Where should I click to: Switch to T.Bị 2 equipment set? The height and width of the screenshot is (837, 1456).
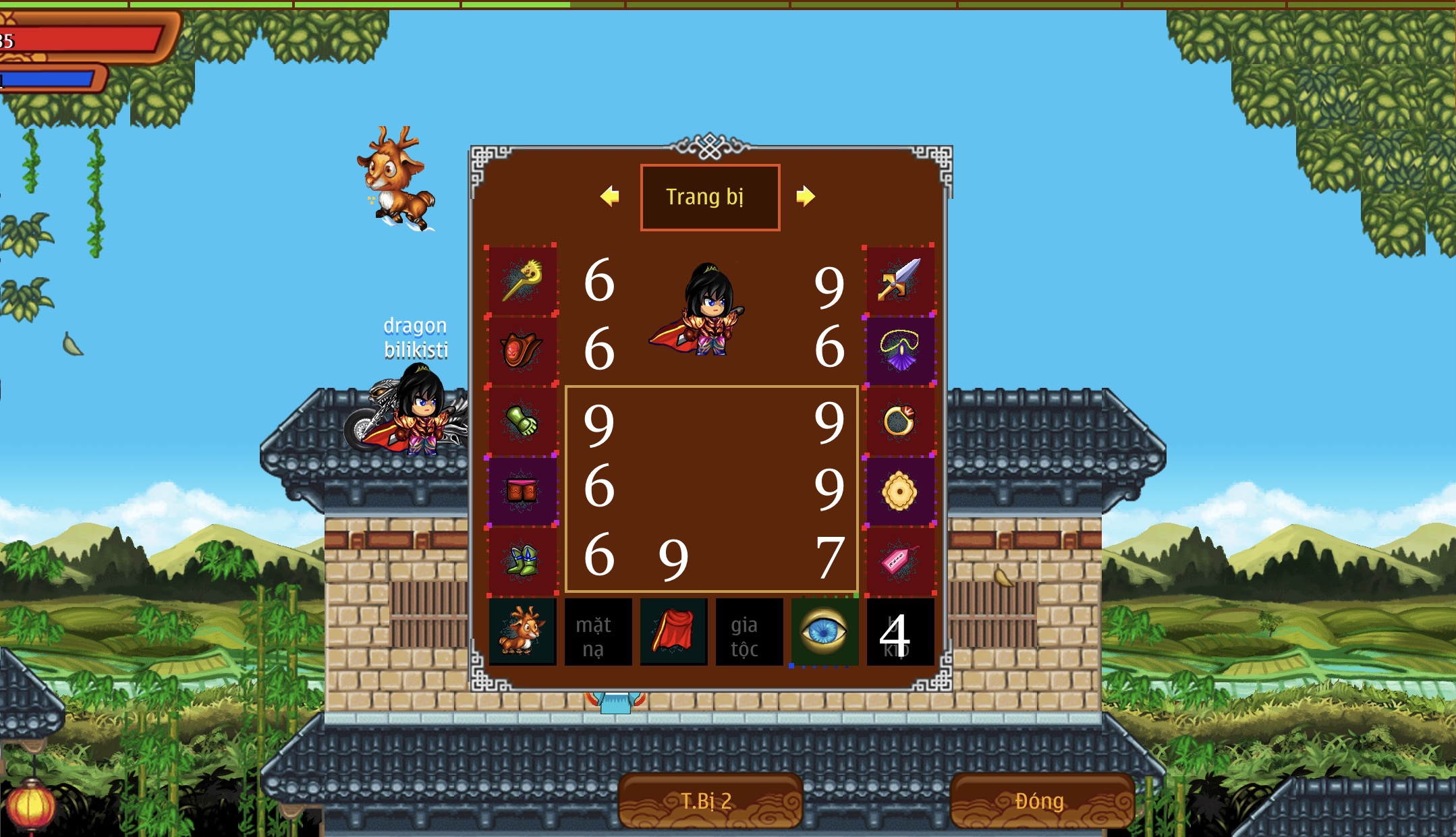(710, 801)
